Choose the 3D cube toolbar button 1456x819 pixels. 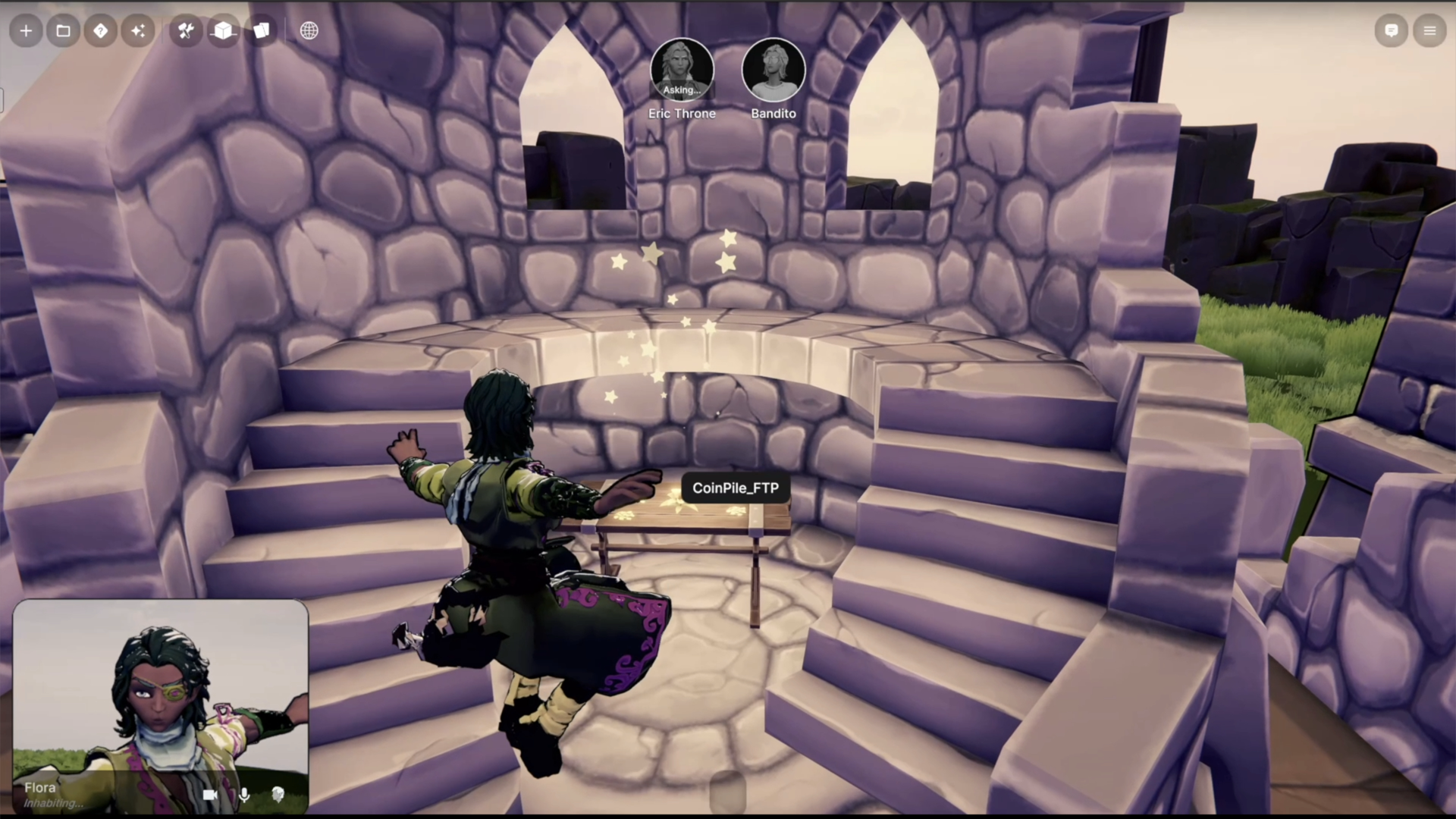pos(224,31)
